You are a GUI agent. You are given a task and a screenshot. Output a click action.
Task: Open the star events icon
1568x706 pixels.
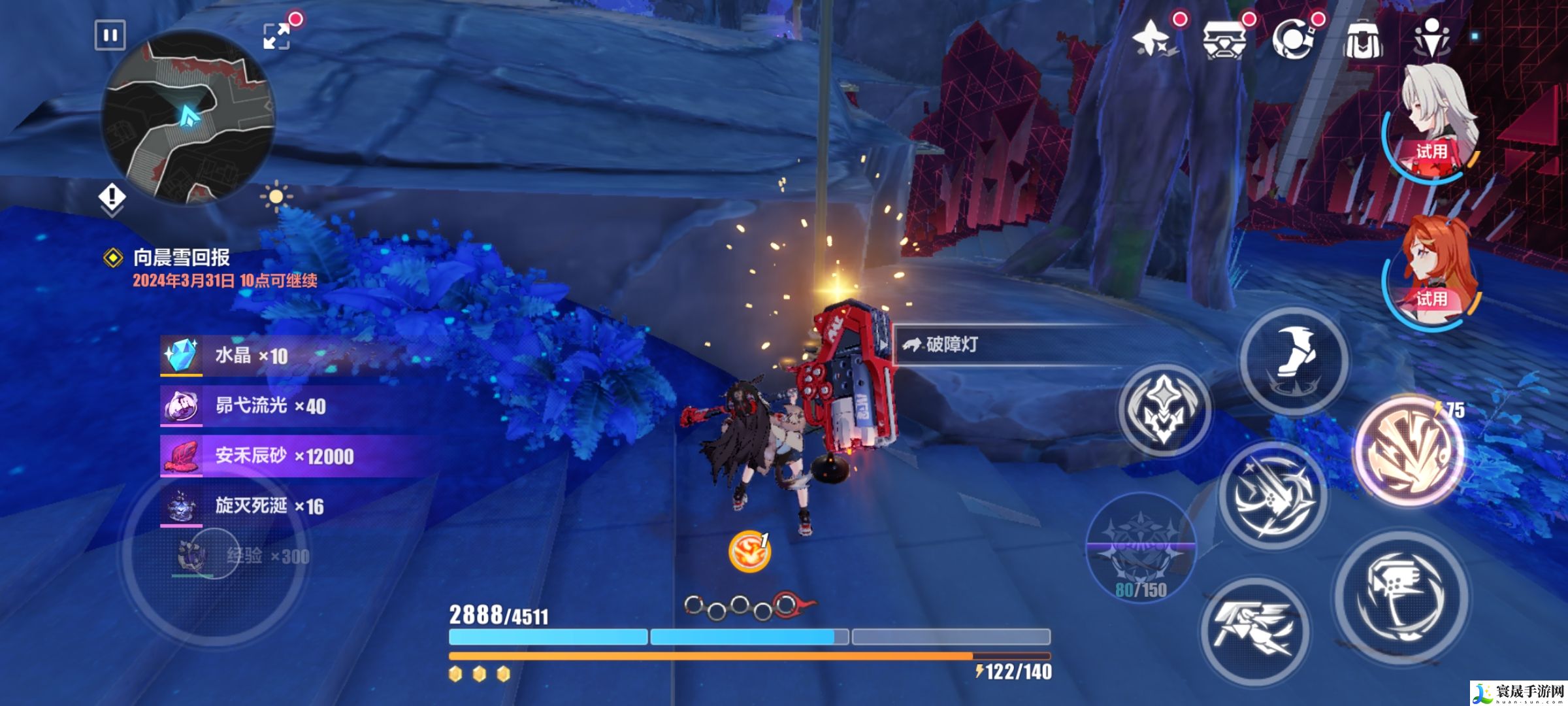[x=1153, y=39]
